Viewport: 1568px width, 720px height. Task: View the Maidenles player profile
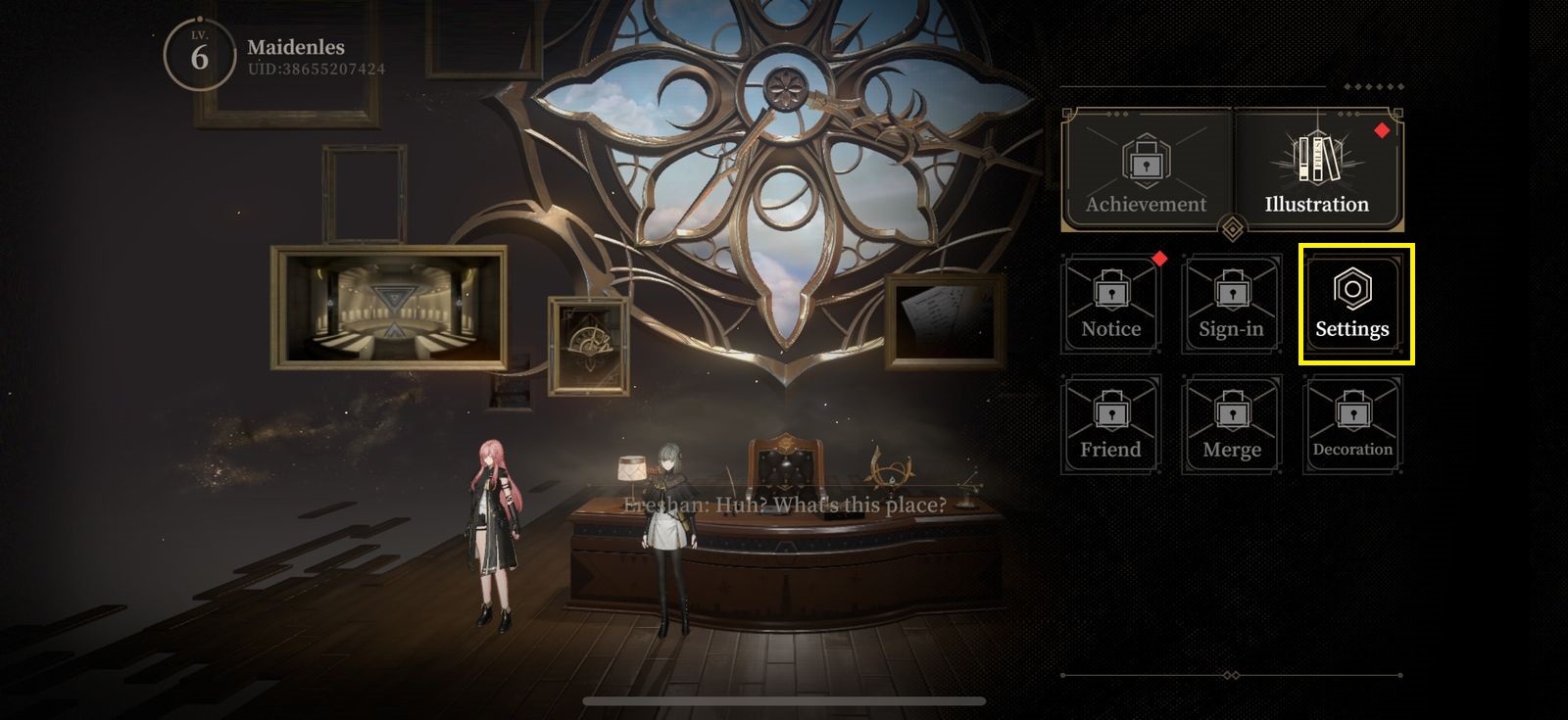(x=296, y=47)
